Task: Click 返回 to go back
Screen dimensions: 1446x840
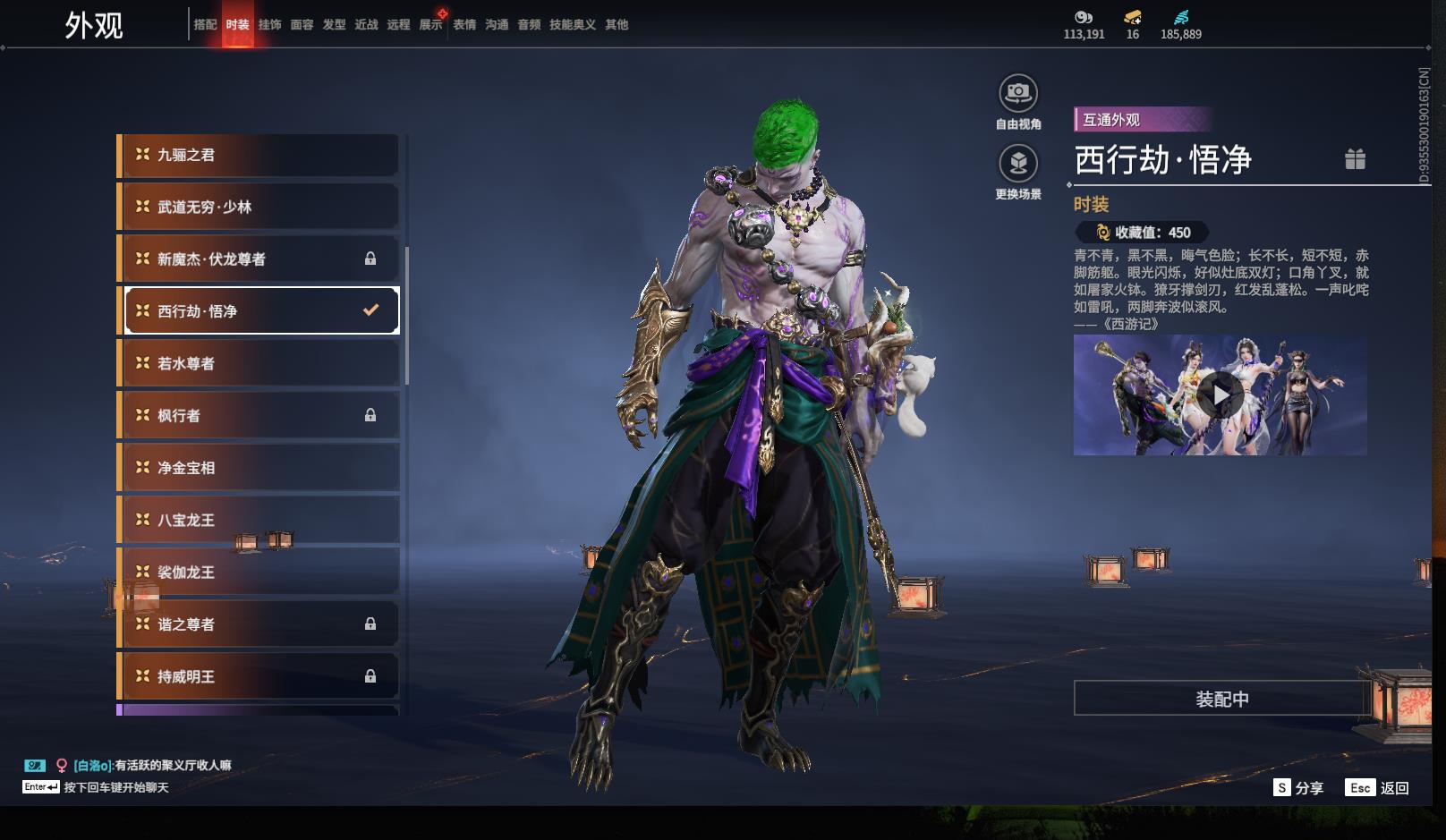Action: click(1378, 787)
